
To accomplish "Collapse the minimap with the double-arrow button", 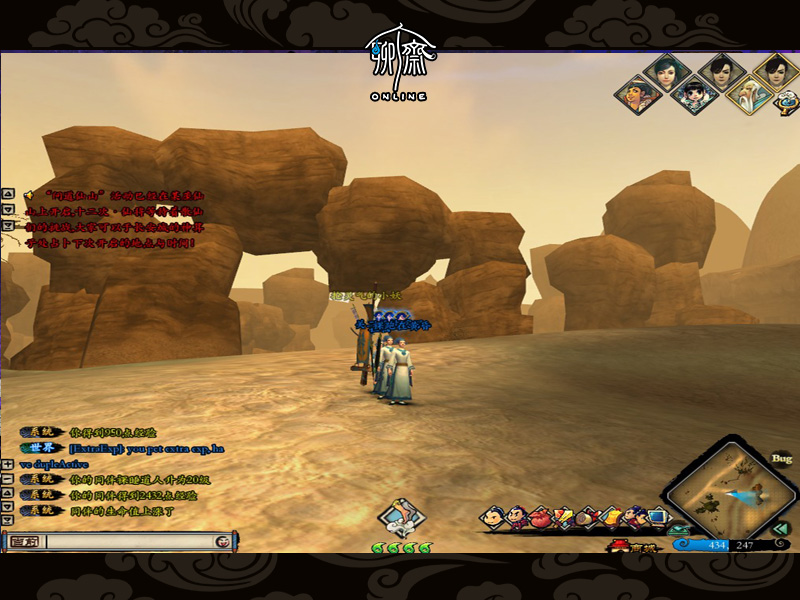I will click(783, 529).
